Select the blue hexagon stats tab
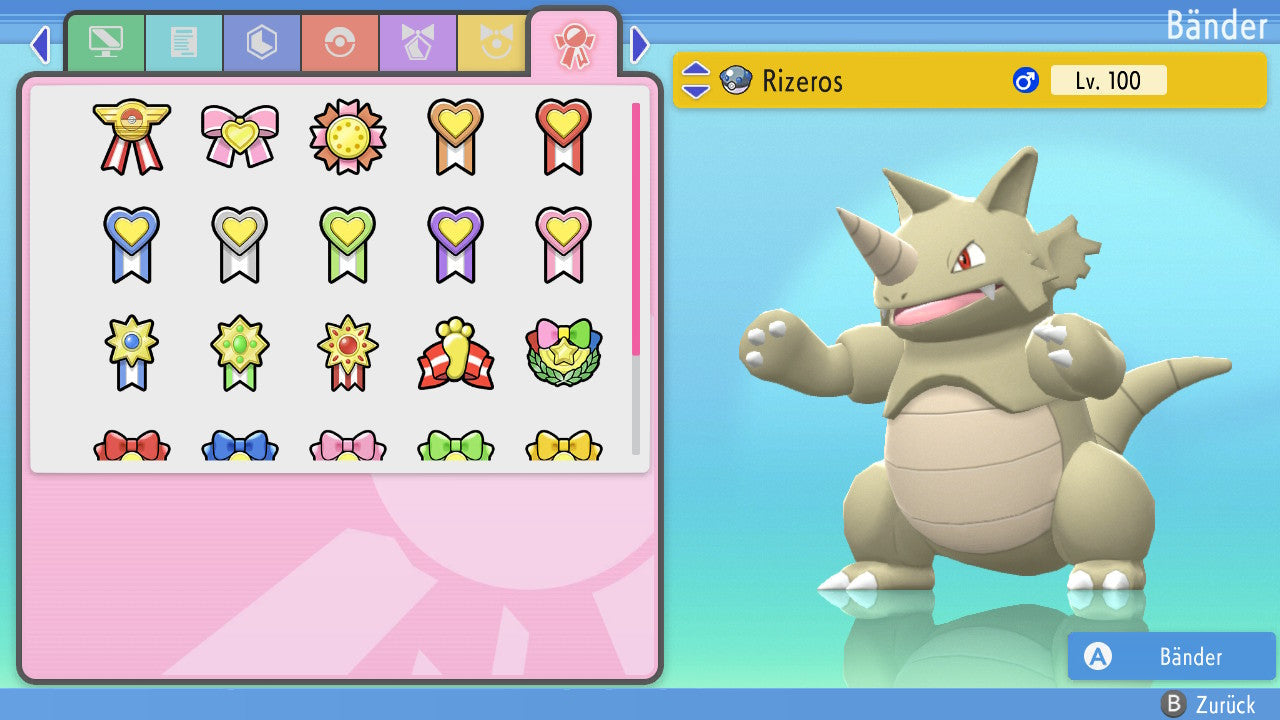The image size is (1280, 720). (262, 43)
